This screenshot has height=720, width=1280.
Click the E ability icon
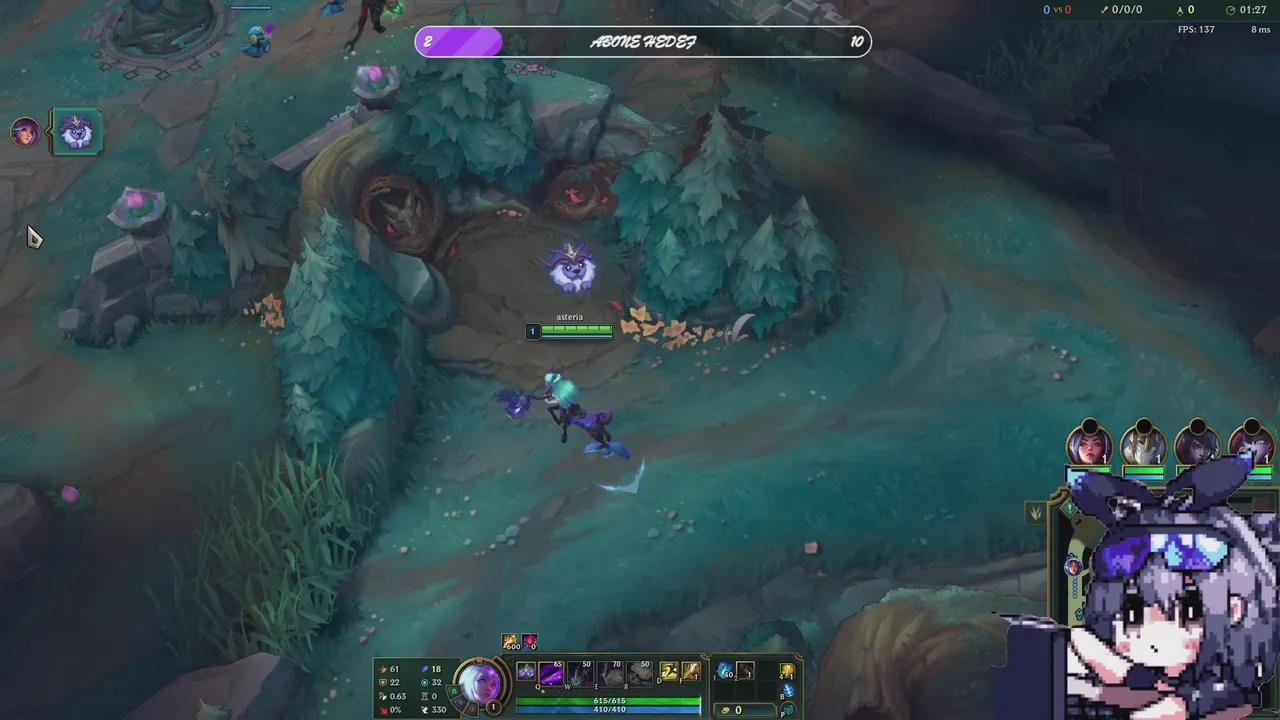click(610, 672)
